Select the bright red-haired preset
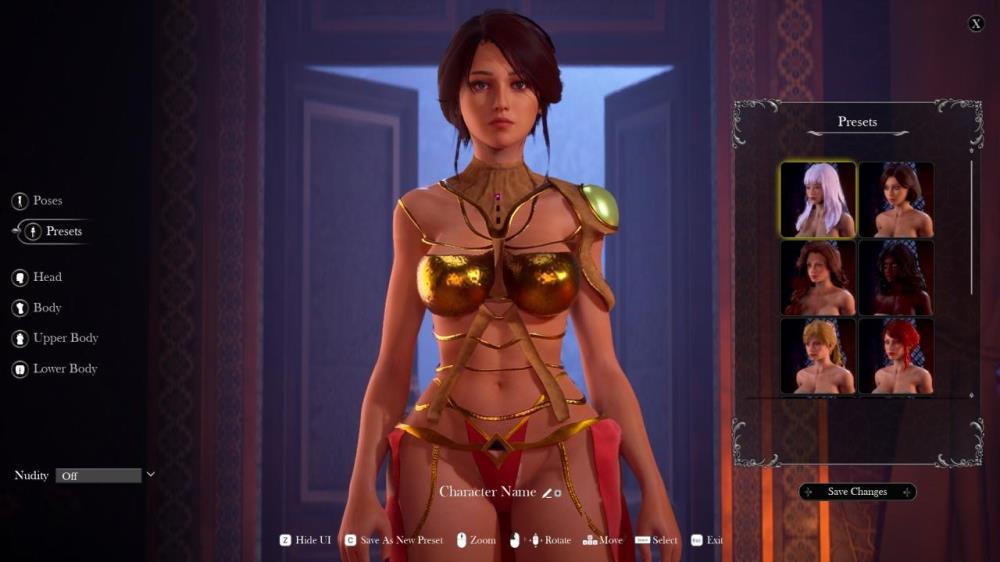This screenshot has height=562, width=1000. click(896, 356)
